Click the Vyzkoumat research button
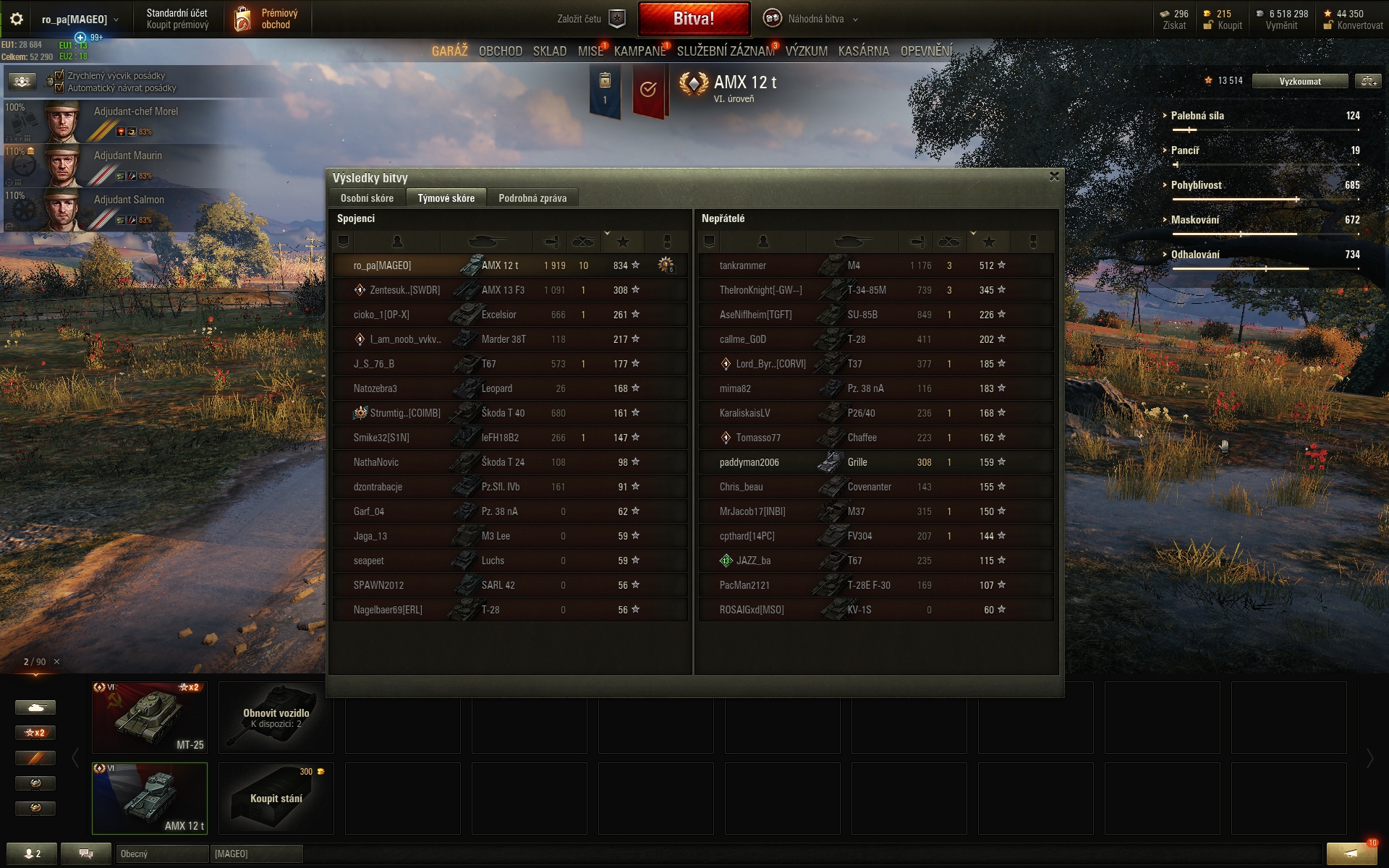 (x=1299, y=81)
